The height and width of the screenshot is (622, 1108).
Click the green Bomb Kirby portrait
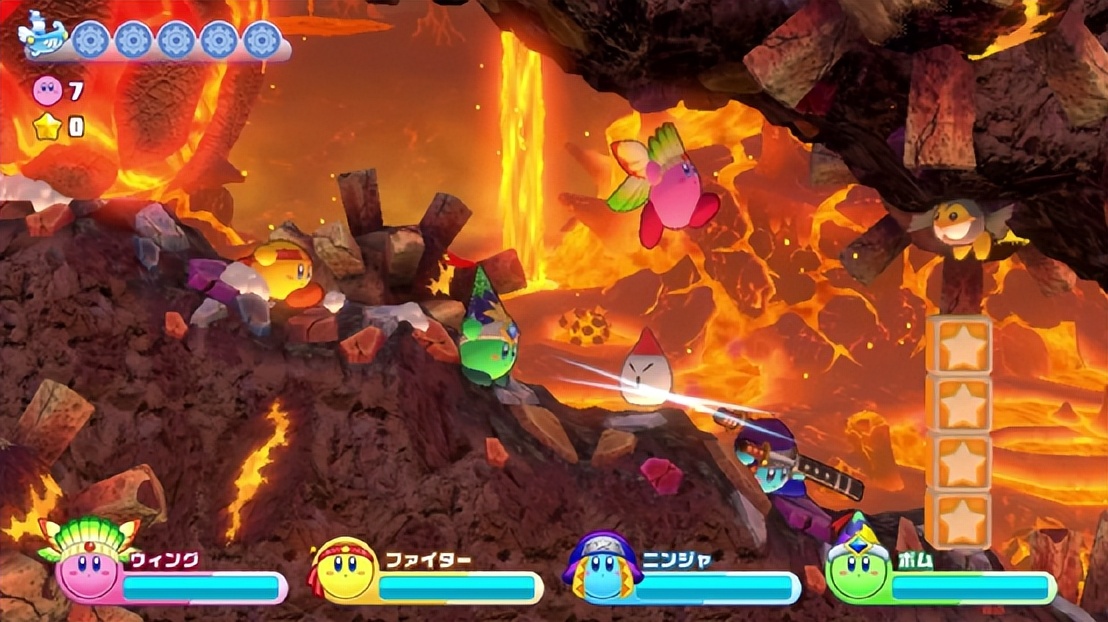point(857,570)
